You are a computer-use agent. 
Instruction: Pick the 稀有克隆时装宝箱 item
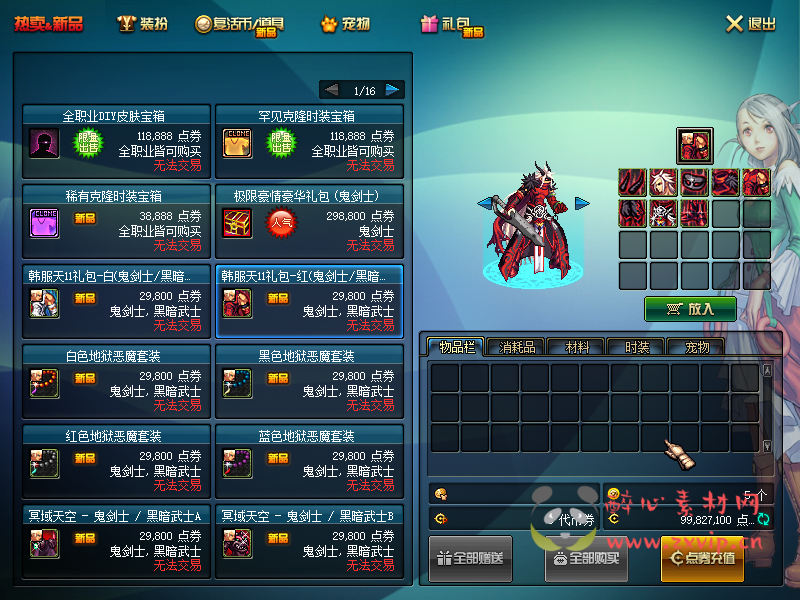pyautogui.click(x=116, y=217)
